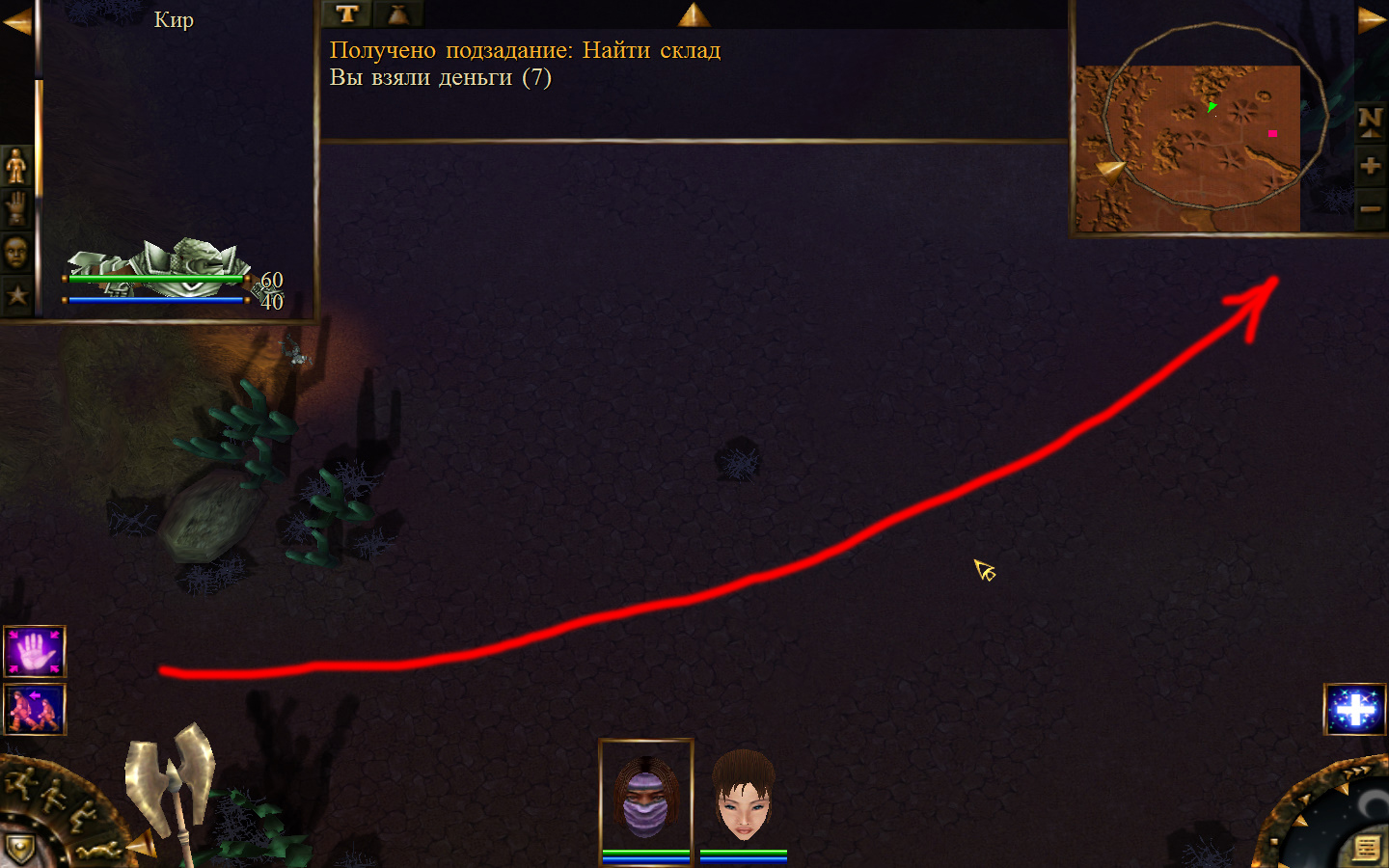The height and width of the screenshot is (868, 1389).
Task: Open the hand tab in Kir's panel
Action: 16,208
